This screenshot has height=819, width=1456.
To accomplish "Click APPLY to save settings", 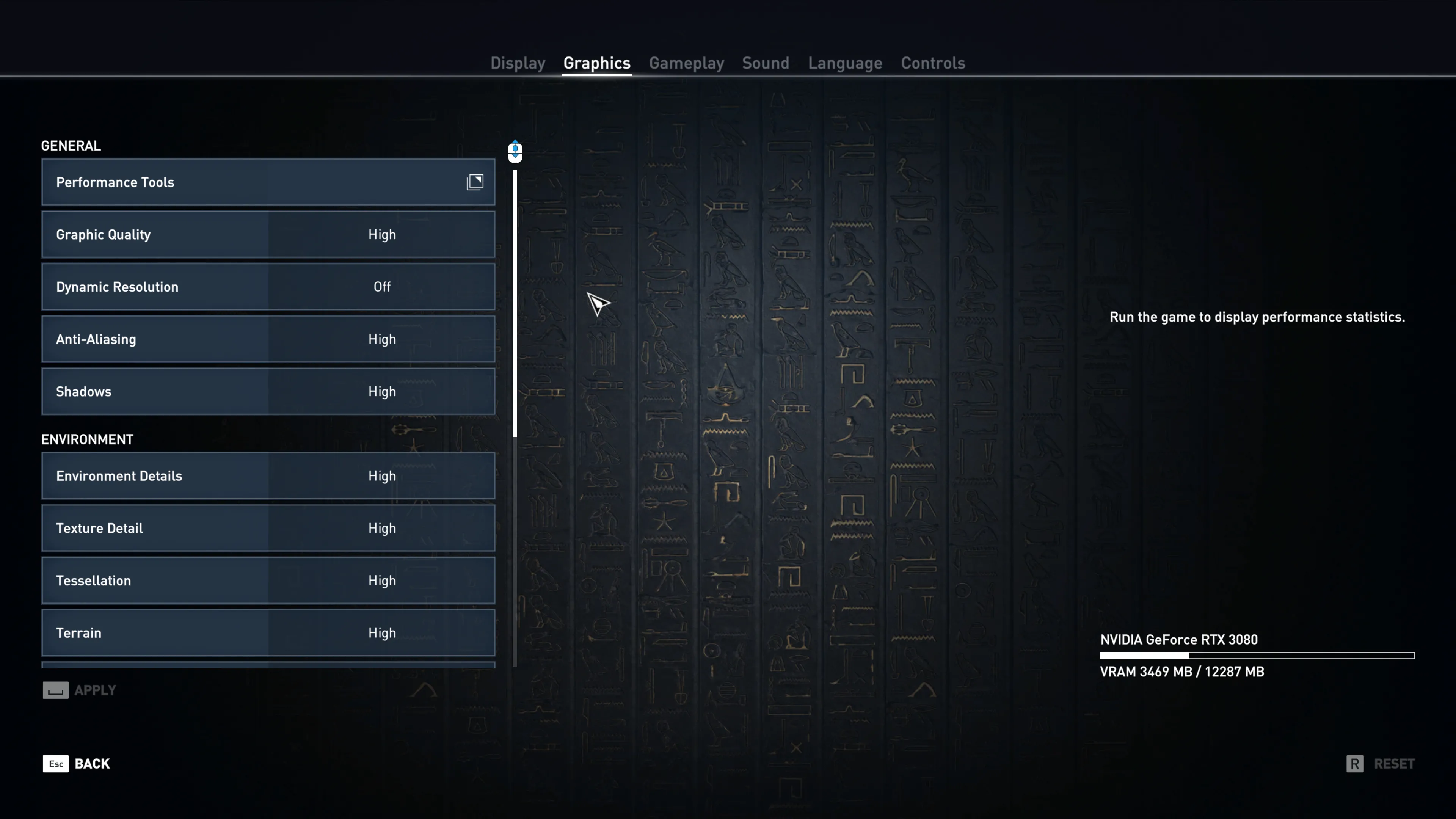I will 94,690.
